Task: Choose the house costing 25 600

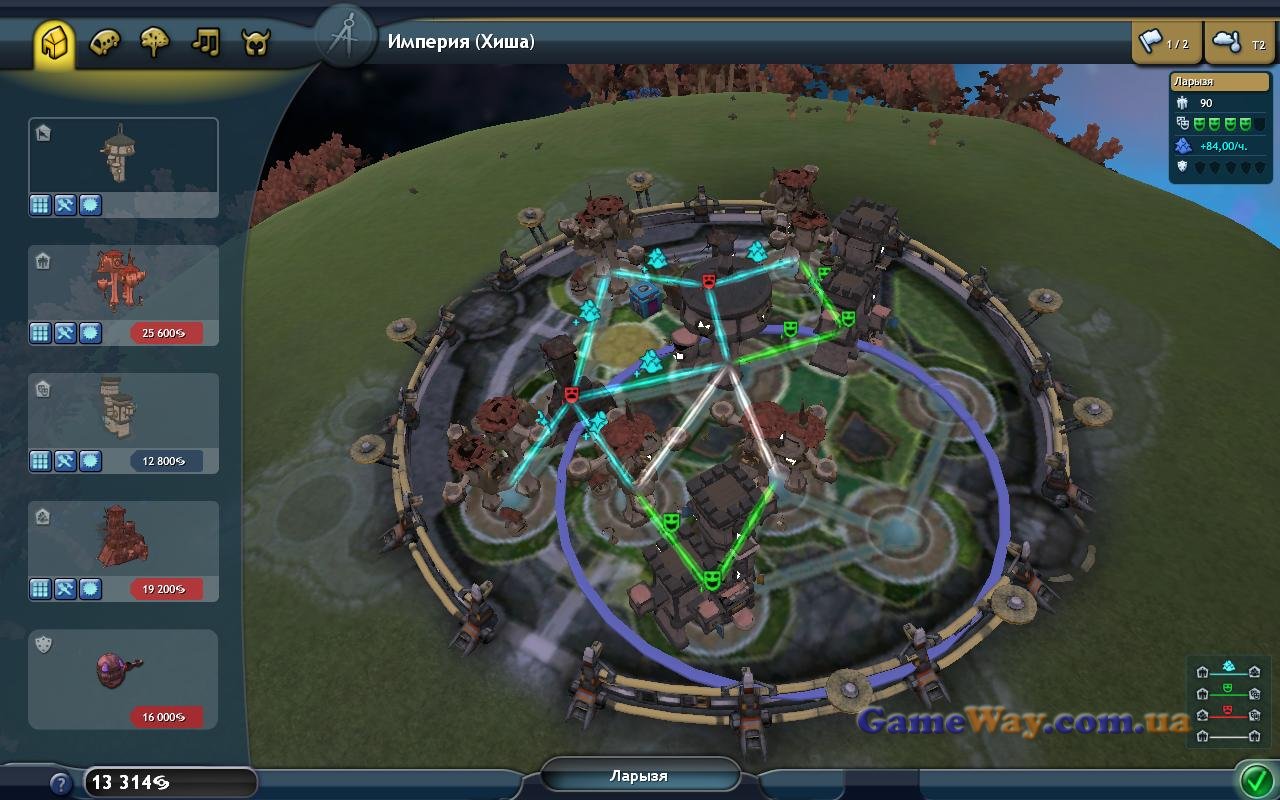Action: [123, 284]
